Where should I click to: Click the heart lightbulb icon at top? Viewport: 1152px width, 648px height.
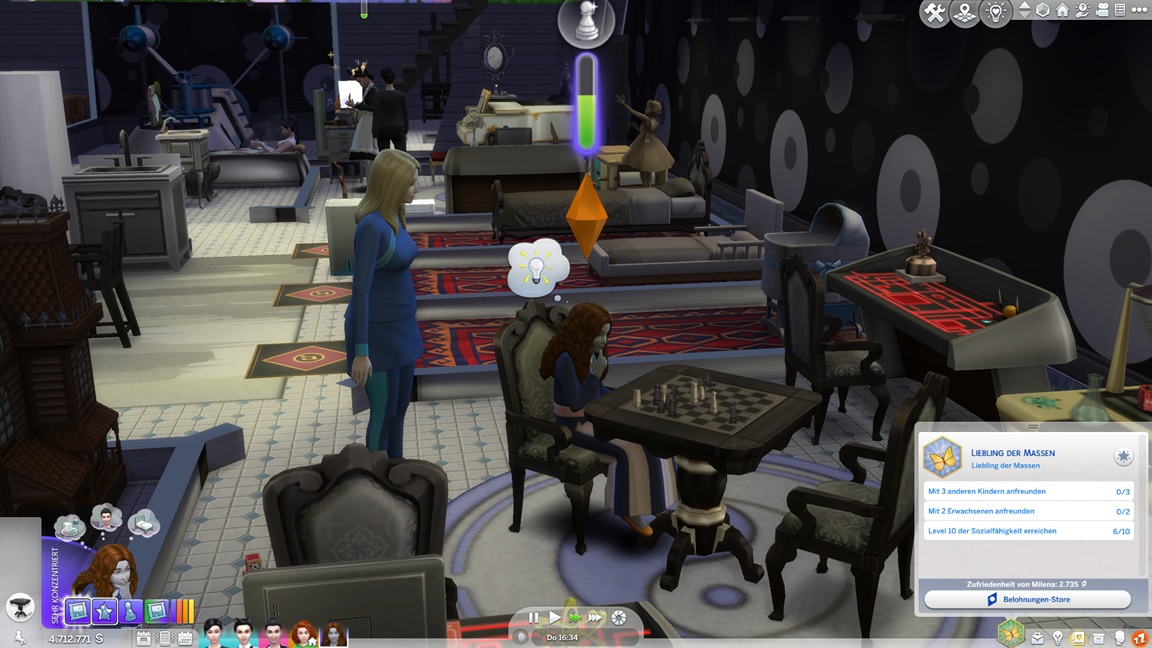tap(995, 13)
